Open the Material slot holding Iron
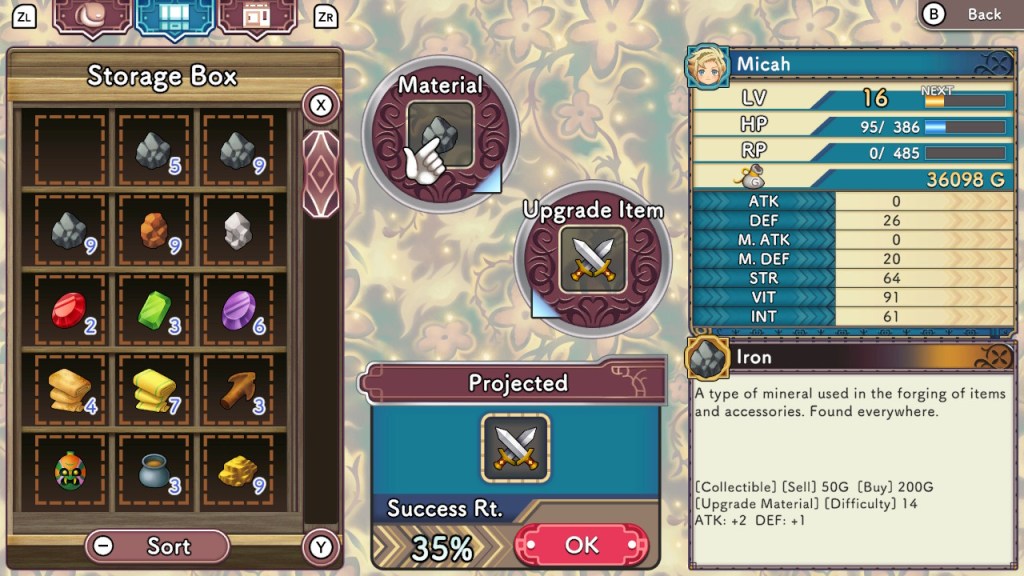Image resolution: width=1024 pixels, height=576 pixels. (440, 139)
